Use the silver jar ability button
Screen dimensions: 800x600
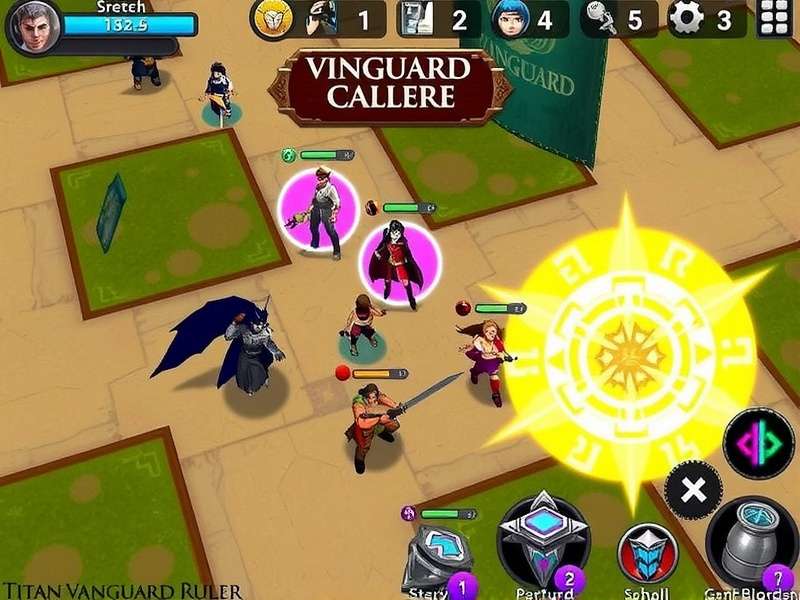coord(752,542)
